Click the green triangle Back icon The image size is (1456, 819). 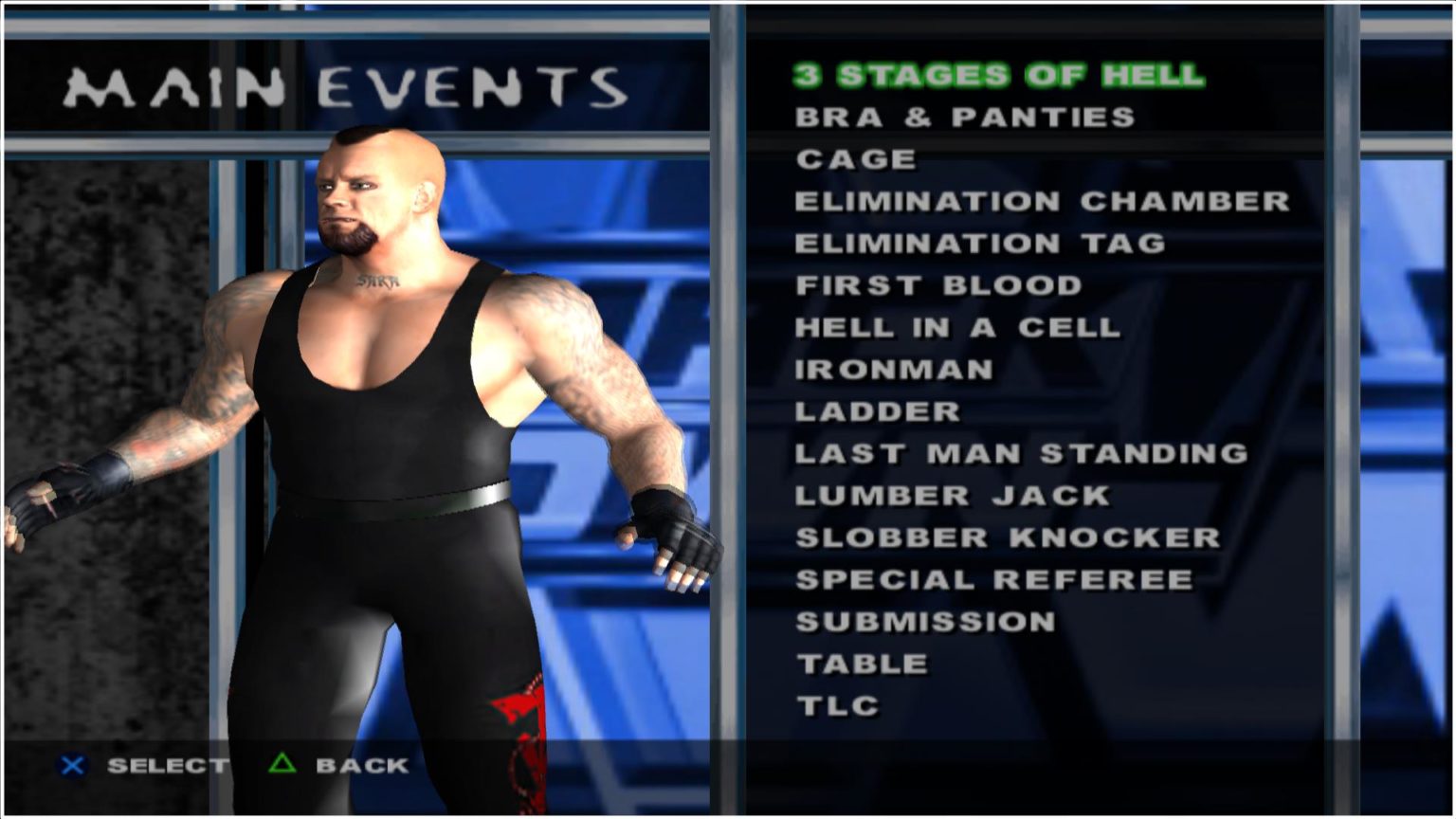(x=282, y=766)
